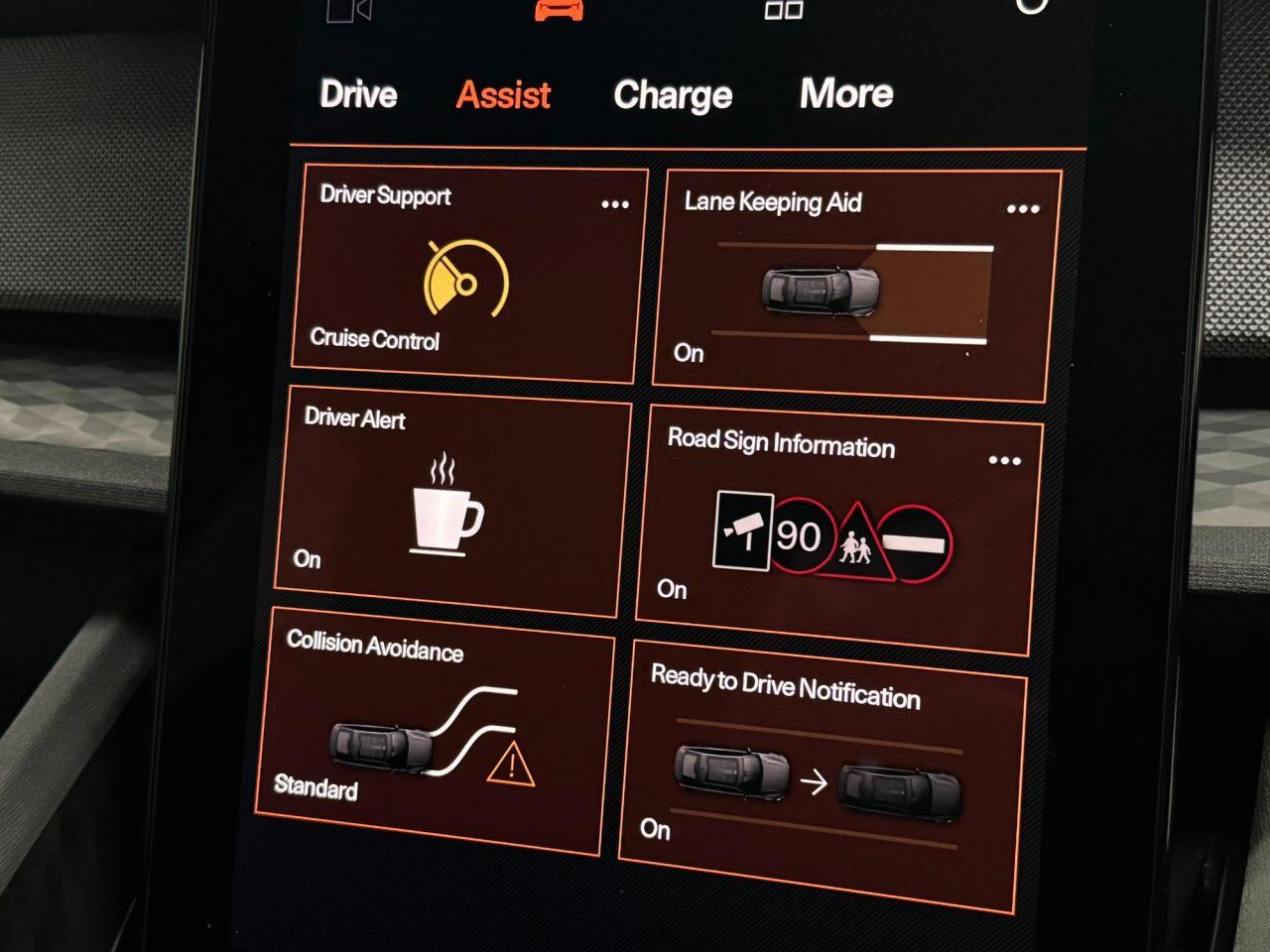The width and height of the screenshot is (1270, 952).
Task: Tap the orange car icon at top
Action: pyautogui.click(x=560, y=10)
